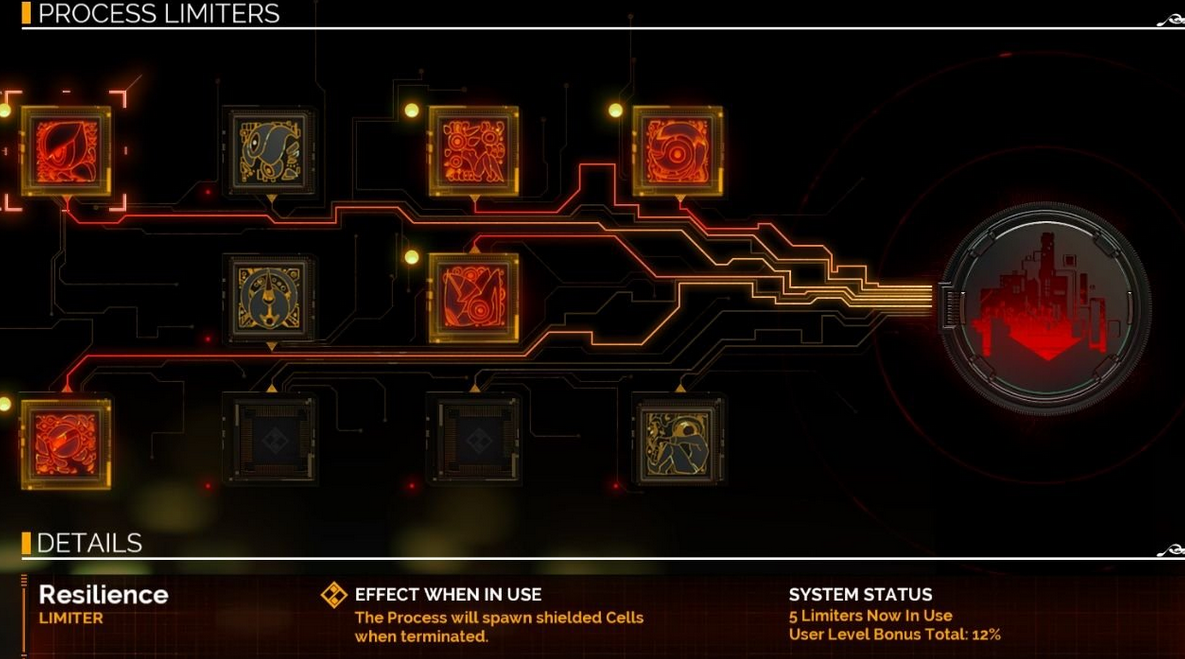Select the red limiter with leaf shapes
This screenshot has width=1185, height=659.
(474, 297)
